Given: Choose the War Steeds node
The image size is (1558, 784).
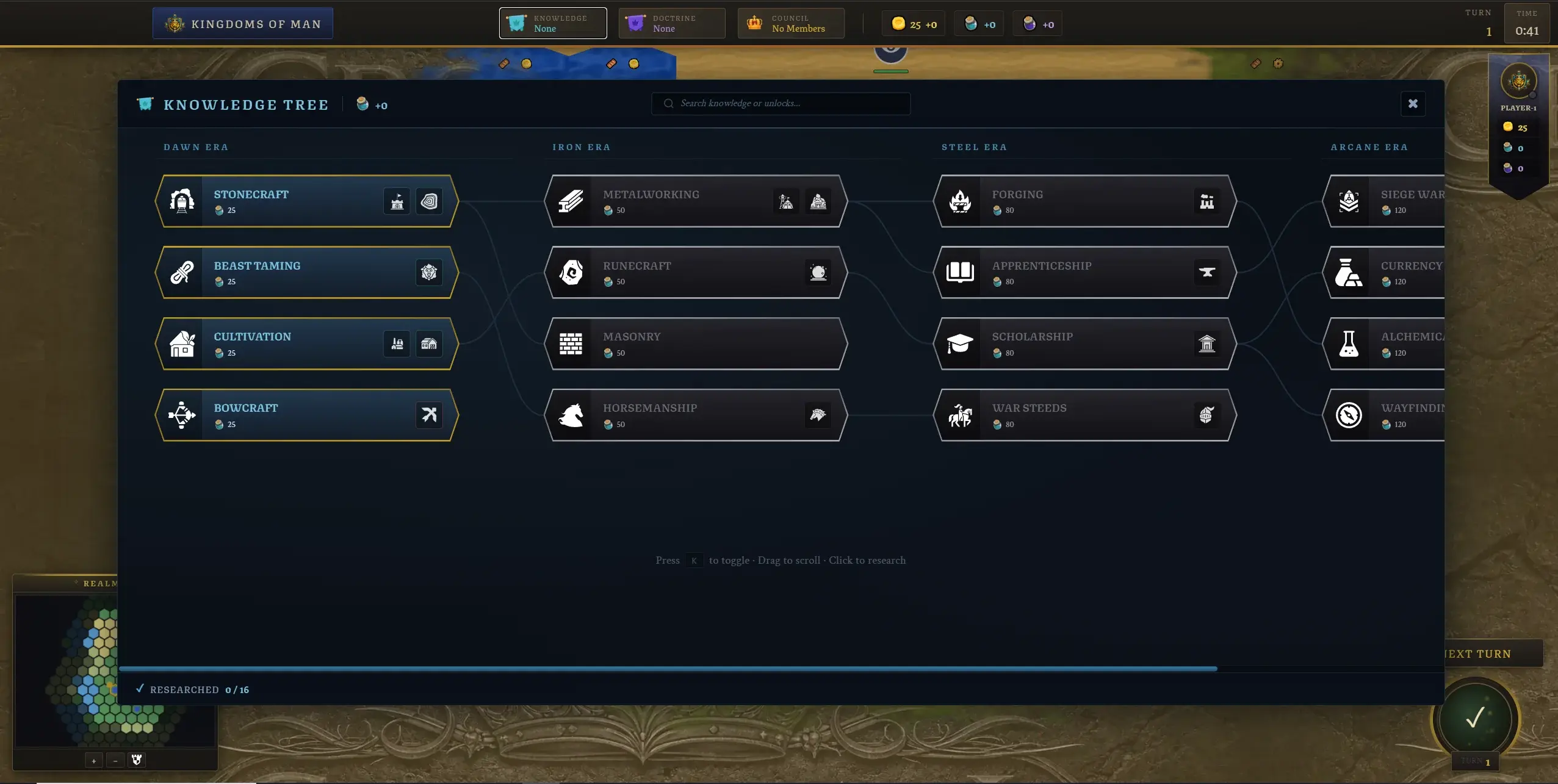Looking at the screenshot, I should click(x=1068, y=415).
